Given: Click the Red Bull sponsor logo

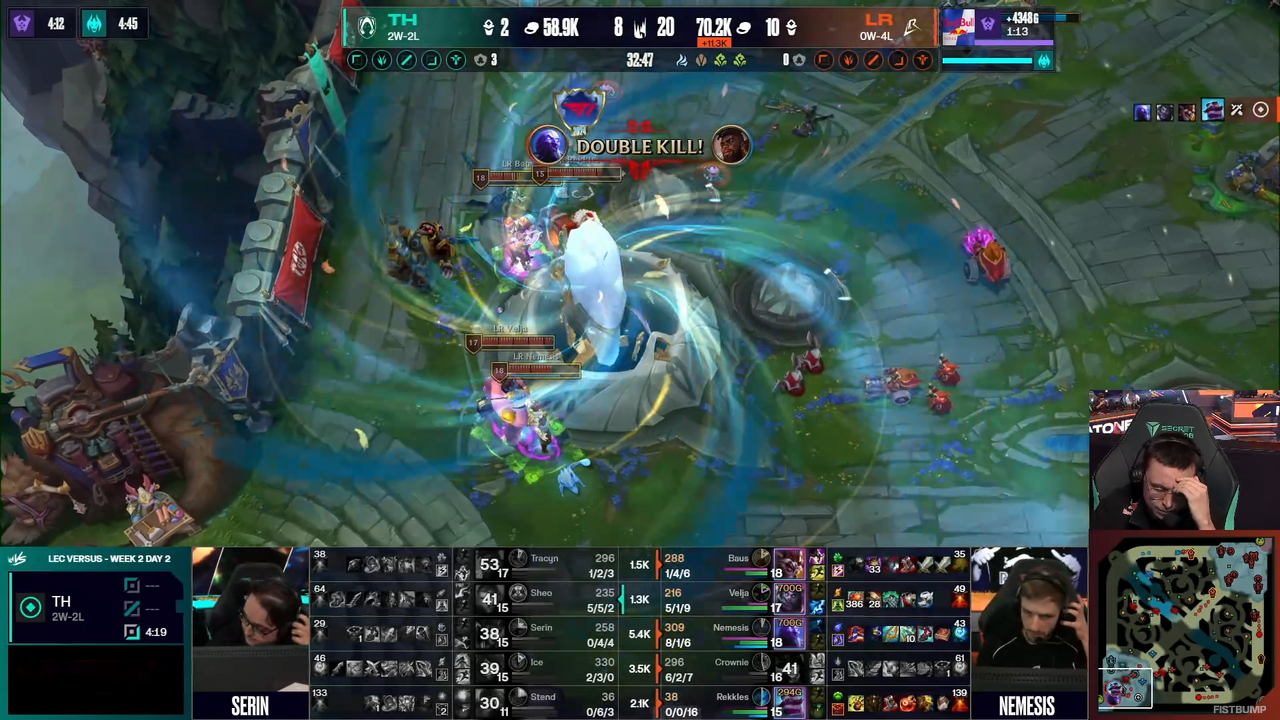Looking at the screenshot, I should click(957, 27).
